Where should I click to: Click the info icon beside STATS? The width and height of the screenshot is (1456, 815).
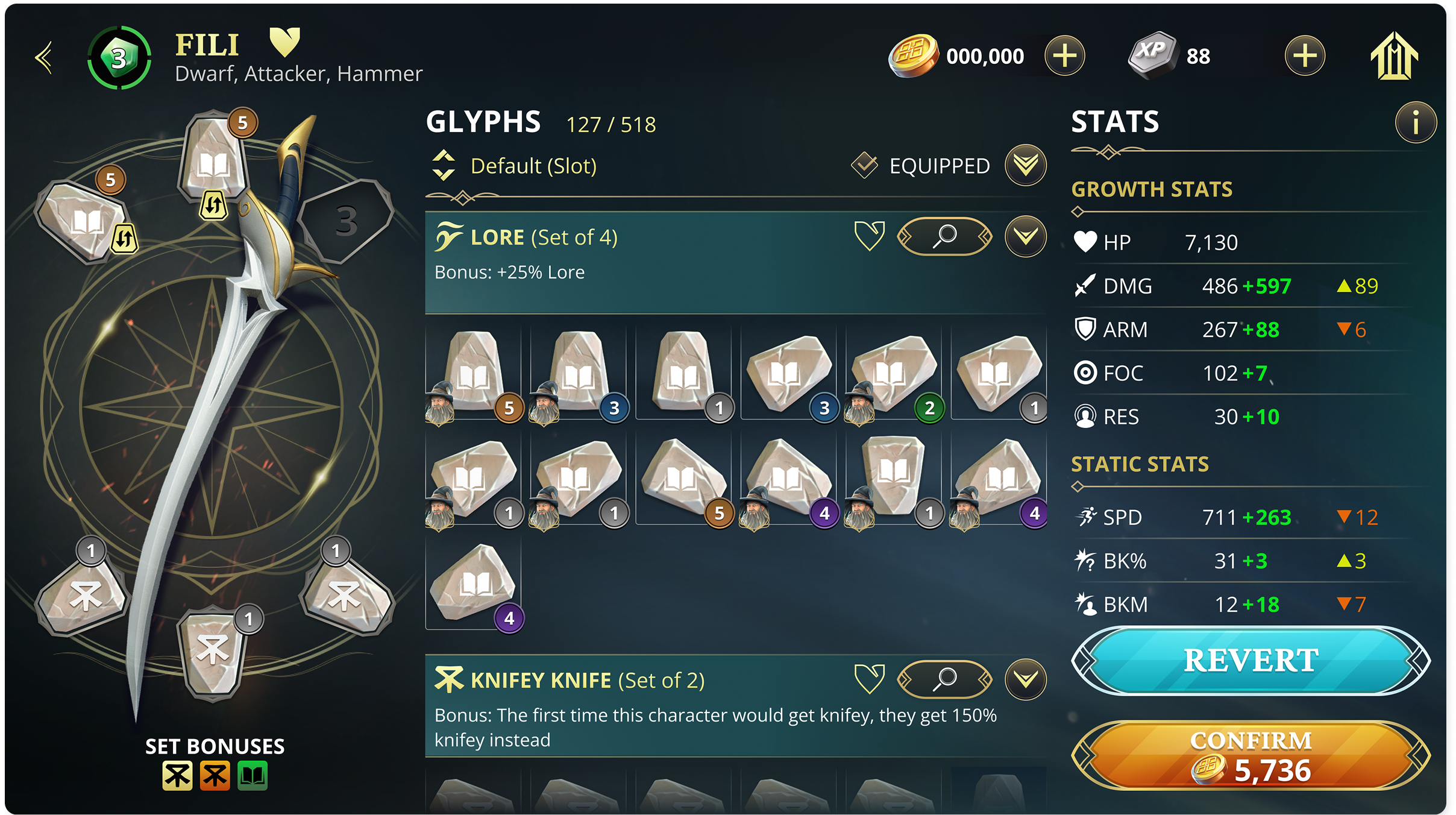pyautogui.click(x=1417, y=122)
